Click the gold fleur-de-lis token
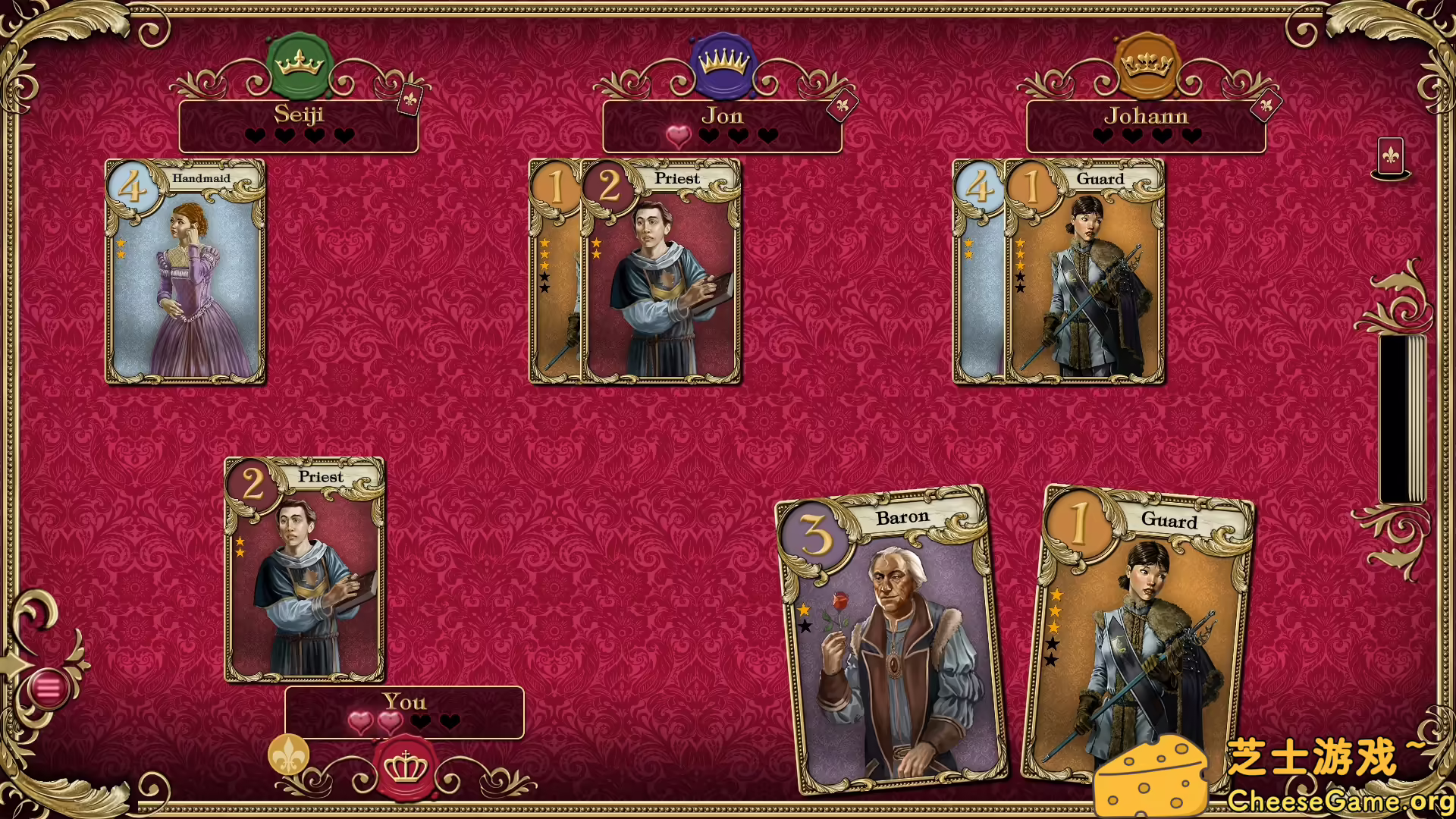The width and height of the screenshot is (1456, 819). pyautogui.click(x=288, y=755)
